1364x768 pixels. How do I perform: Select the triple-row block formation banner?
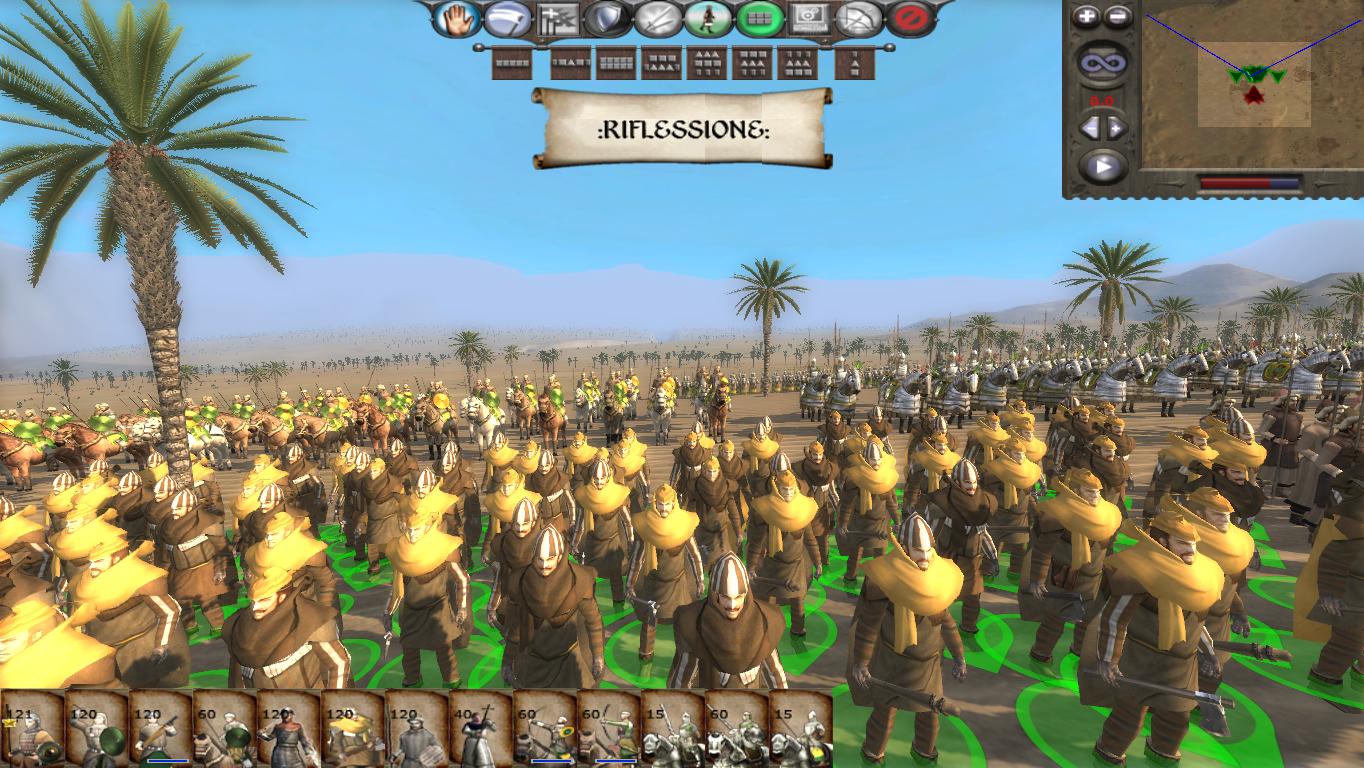[x=709, y=63]
